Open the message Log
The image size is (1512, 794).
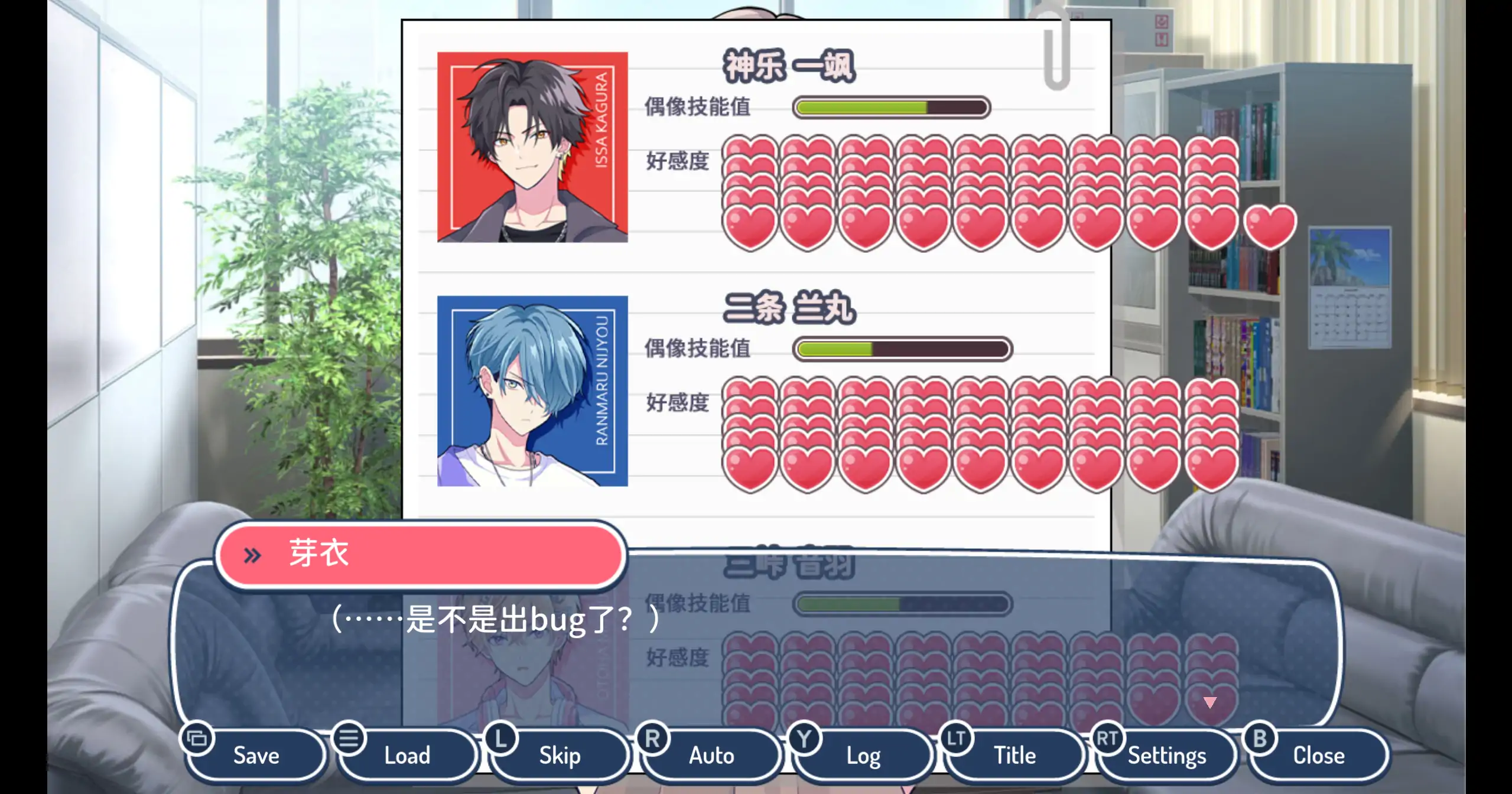[863, 755]
